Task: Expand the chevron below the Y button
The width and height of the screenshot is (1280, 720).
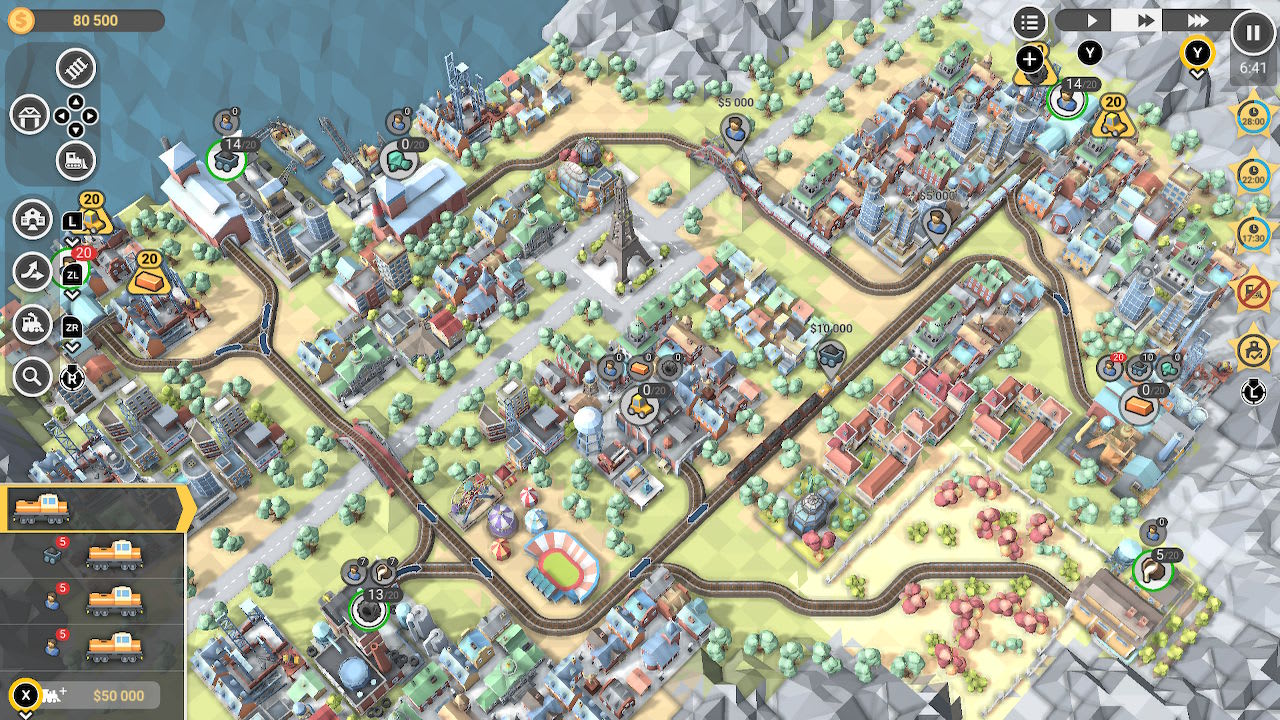Action: pos(1198,72)
